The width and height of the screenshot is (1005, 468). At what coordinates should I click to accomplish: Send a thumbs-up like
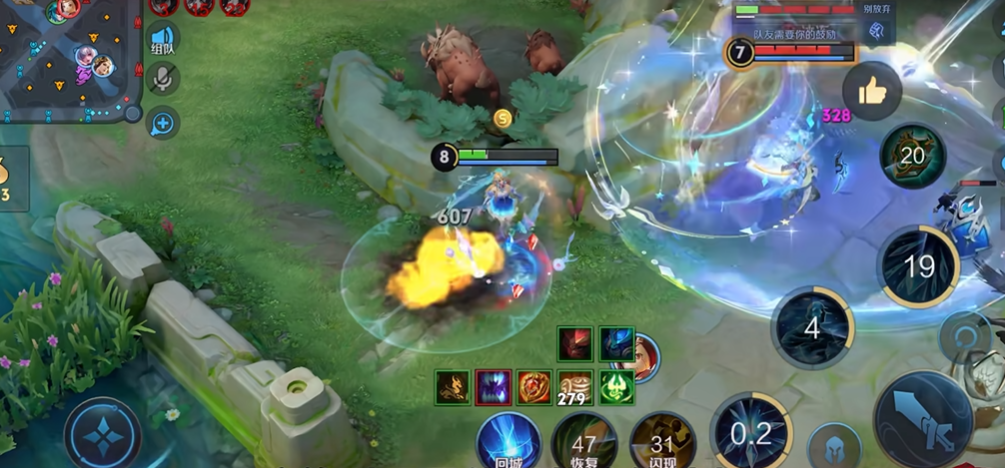click(x=872, y=92)
